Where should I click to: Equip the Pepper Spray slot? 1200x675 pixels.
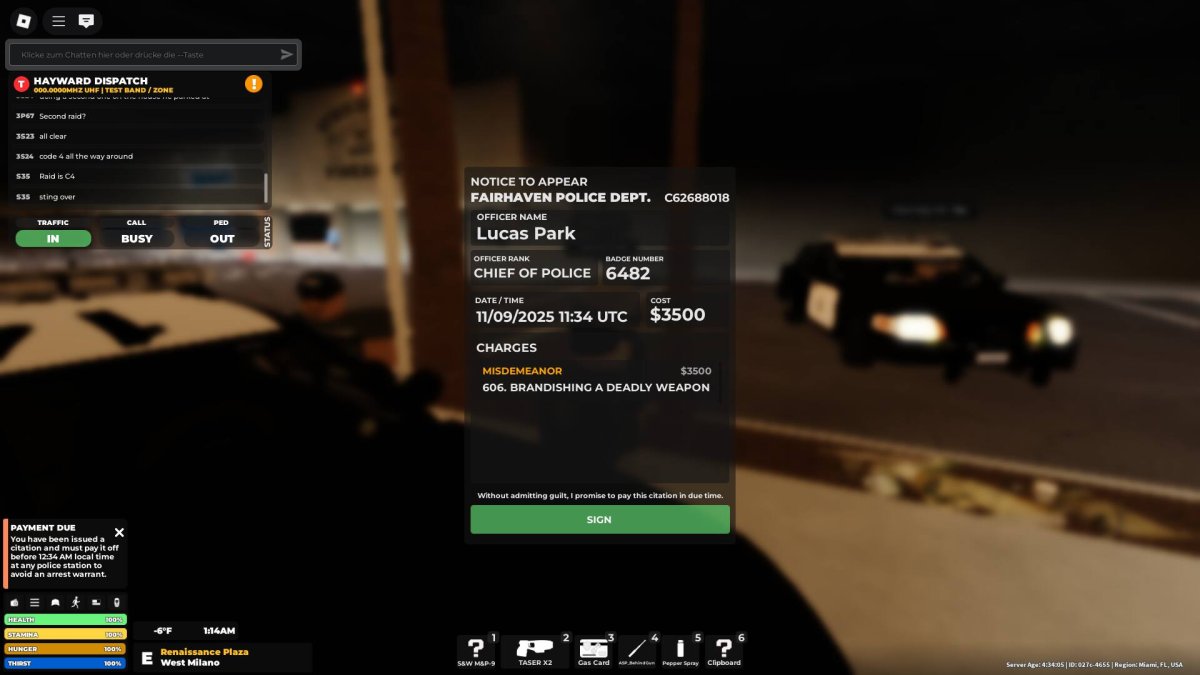(x=680, y=651)
